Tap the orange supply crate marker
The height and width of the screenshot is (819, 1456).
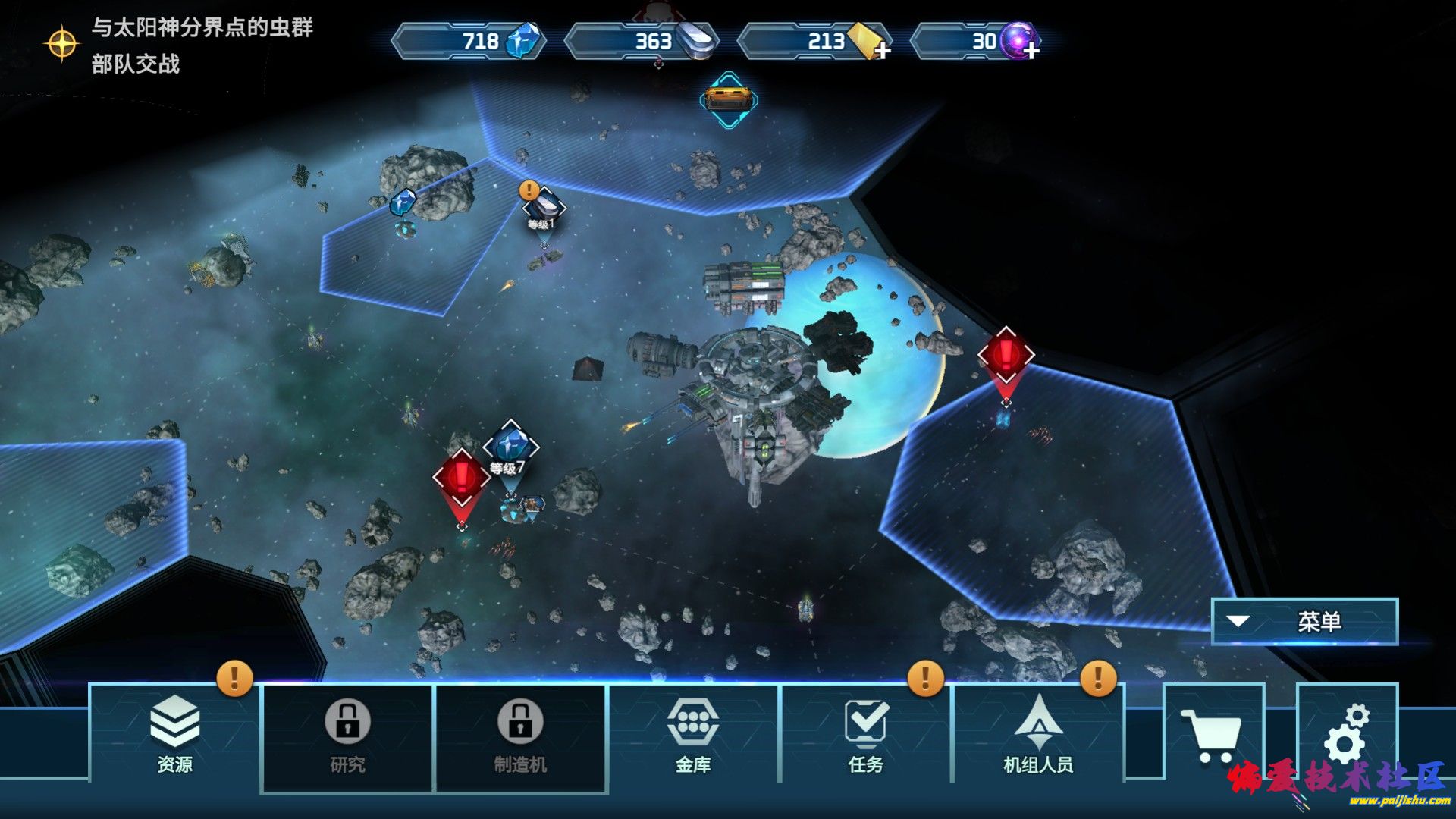click(728, 99)
